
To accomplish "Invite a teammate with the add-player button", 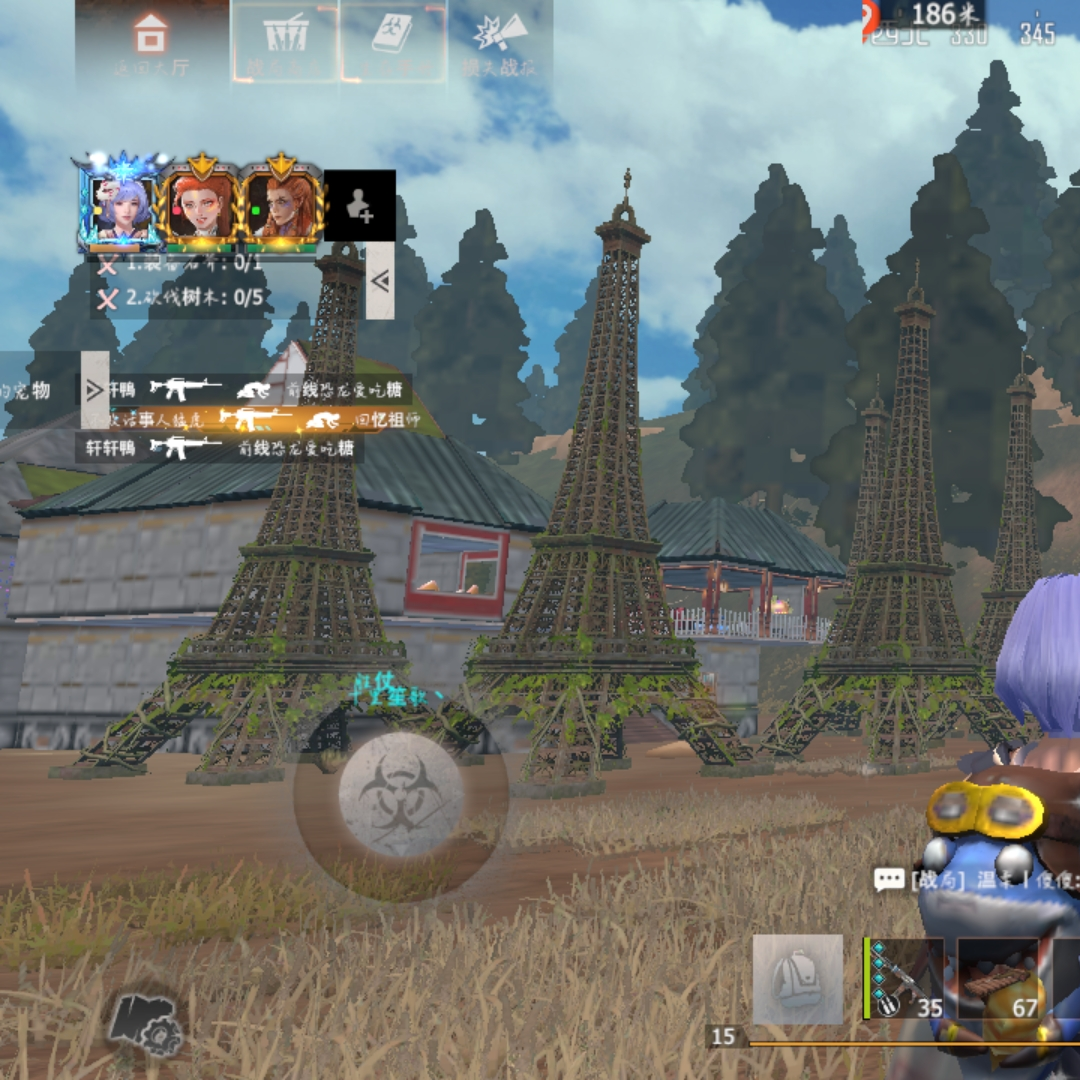I will (359, 205).
